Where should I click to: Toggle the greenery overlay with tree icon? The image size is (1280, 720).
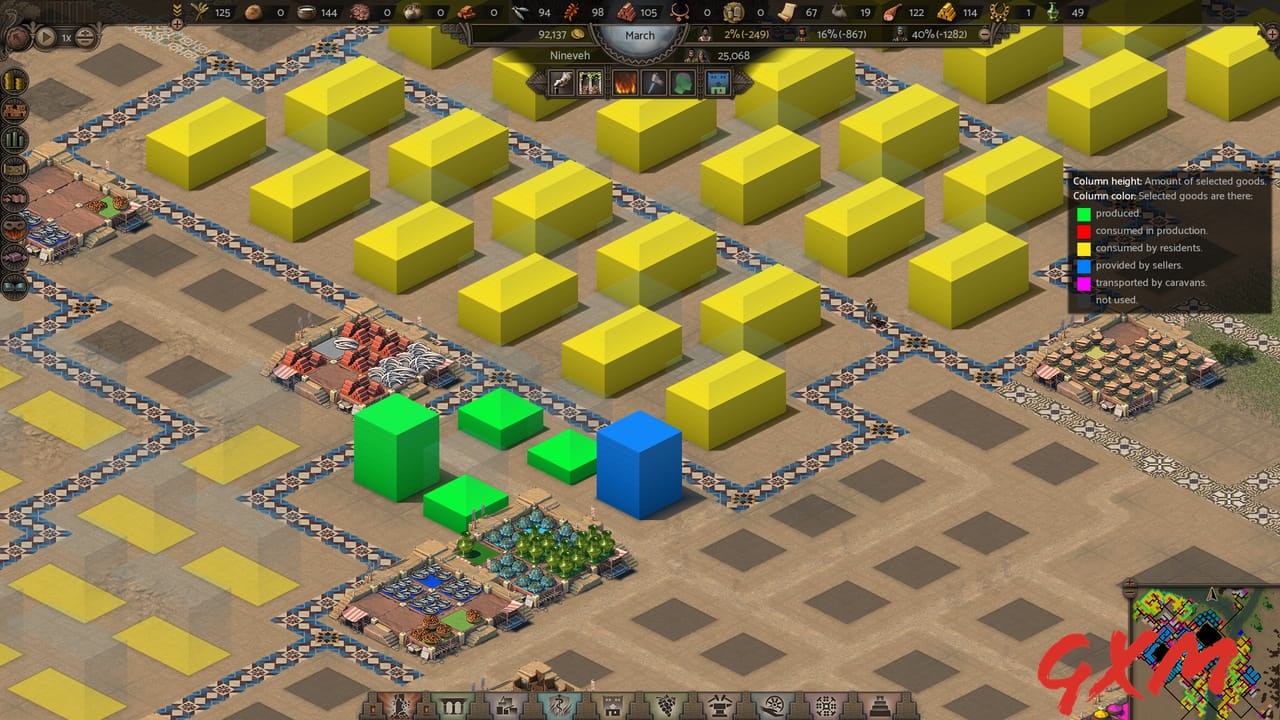[x=591, y=82]
